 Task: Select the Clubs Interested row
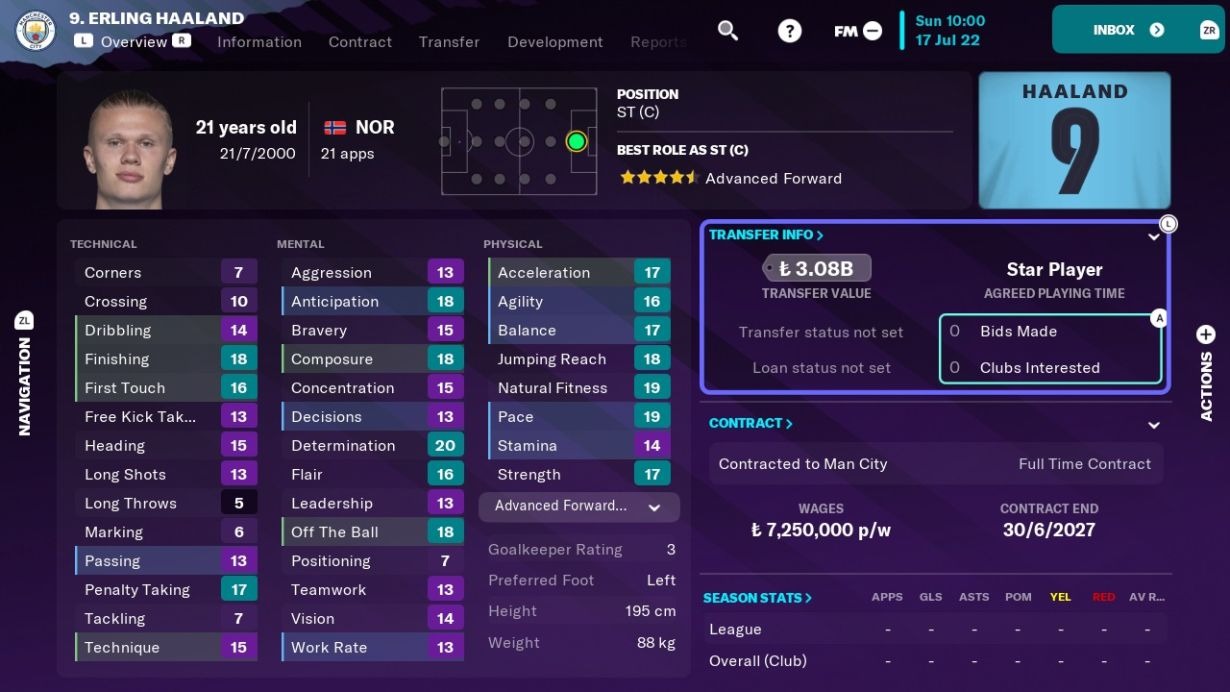[x=1050, y=368]
